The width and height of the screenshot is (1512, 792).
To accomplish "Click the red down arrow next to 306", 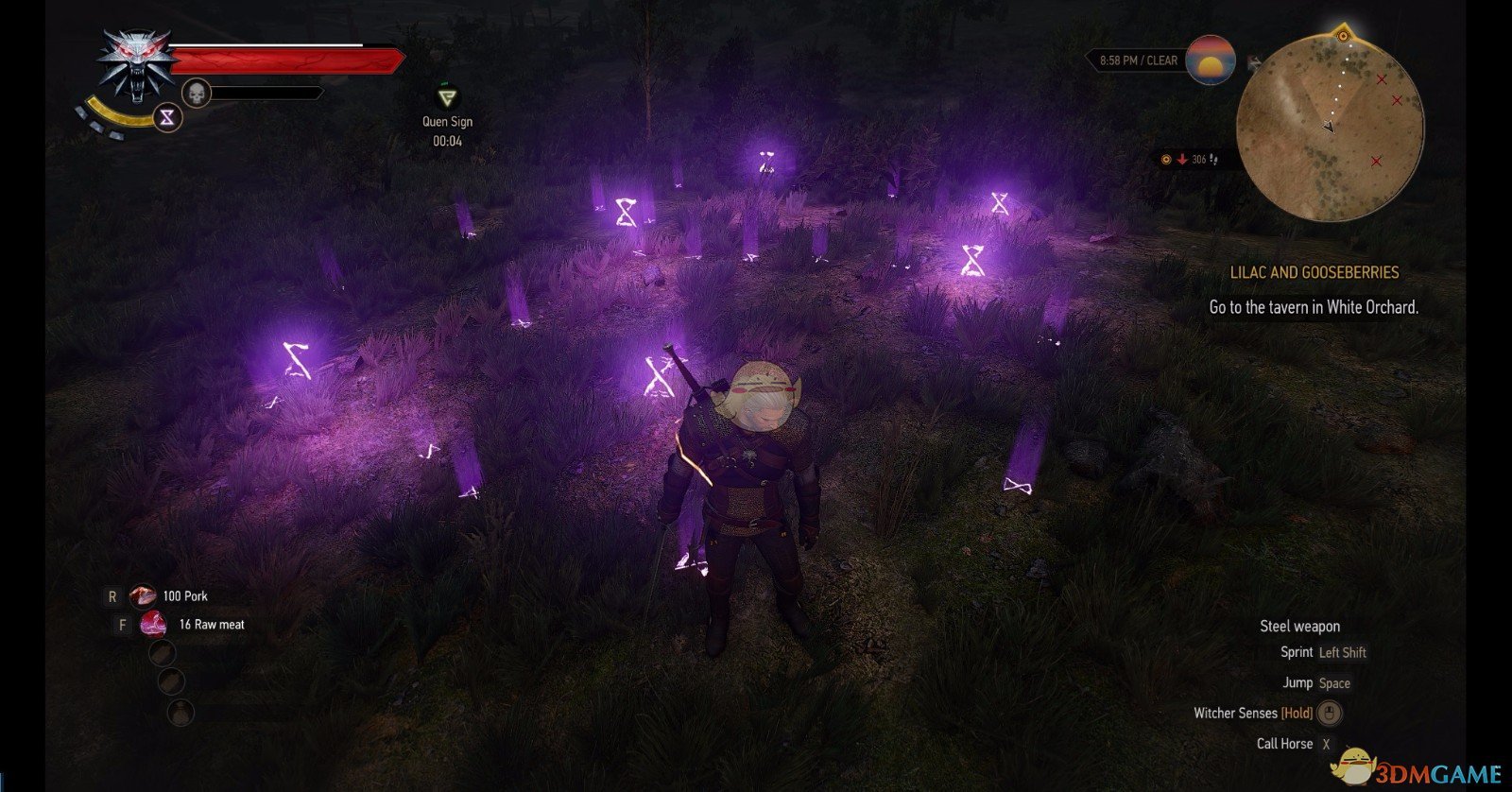I will click(x=1182, y=159).
